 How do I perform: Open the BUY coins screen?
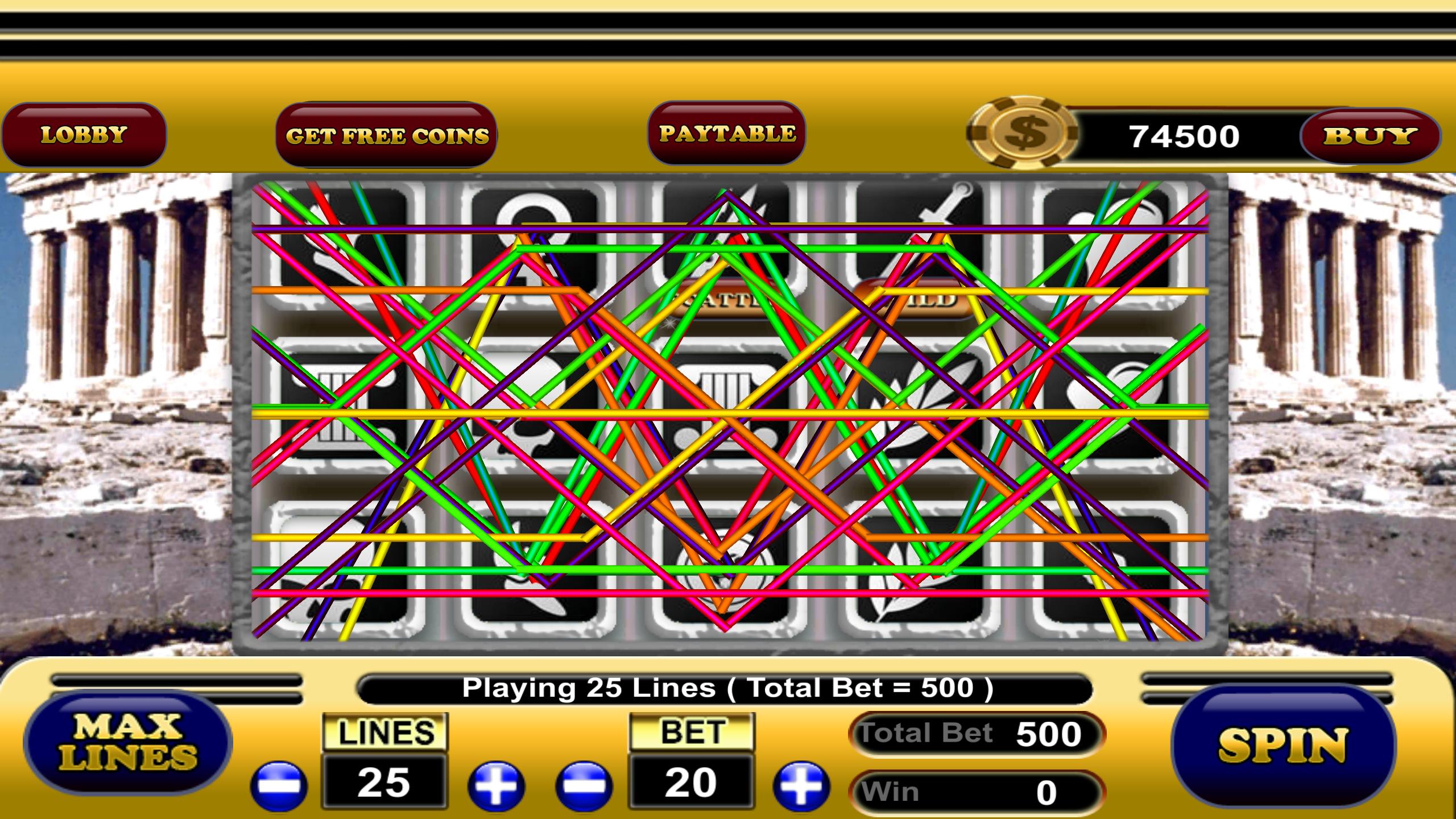(x=1372, y=135)
